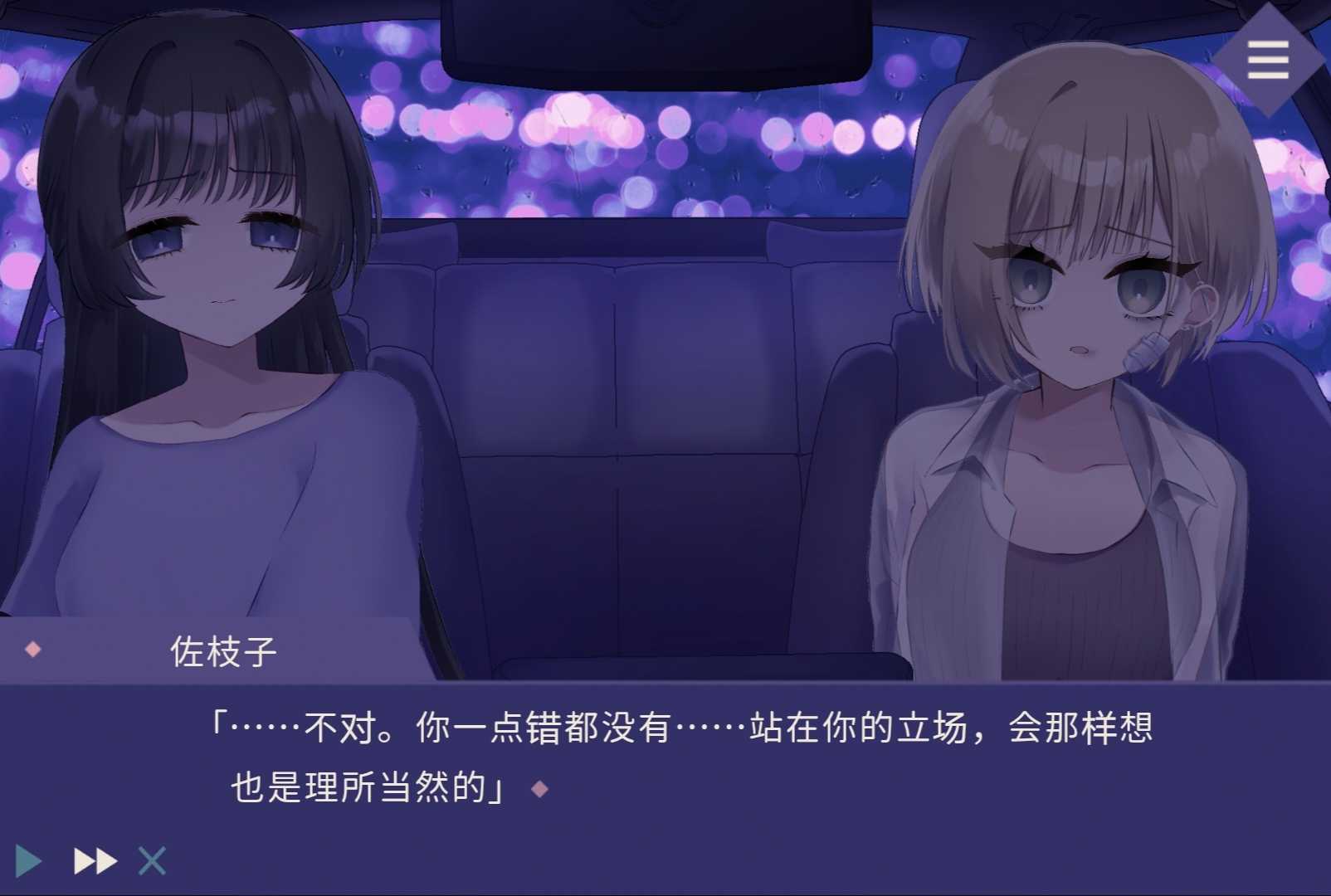Hide the dialogue box with the X
The image size is (1331, 896).
[x=152, y=861]
